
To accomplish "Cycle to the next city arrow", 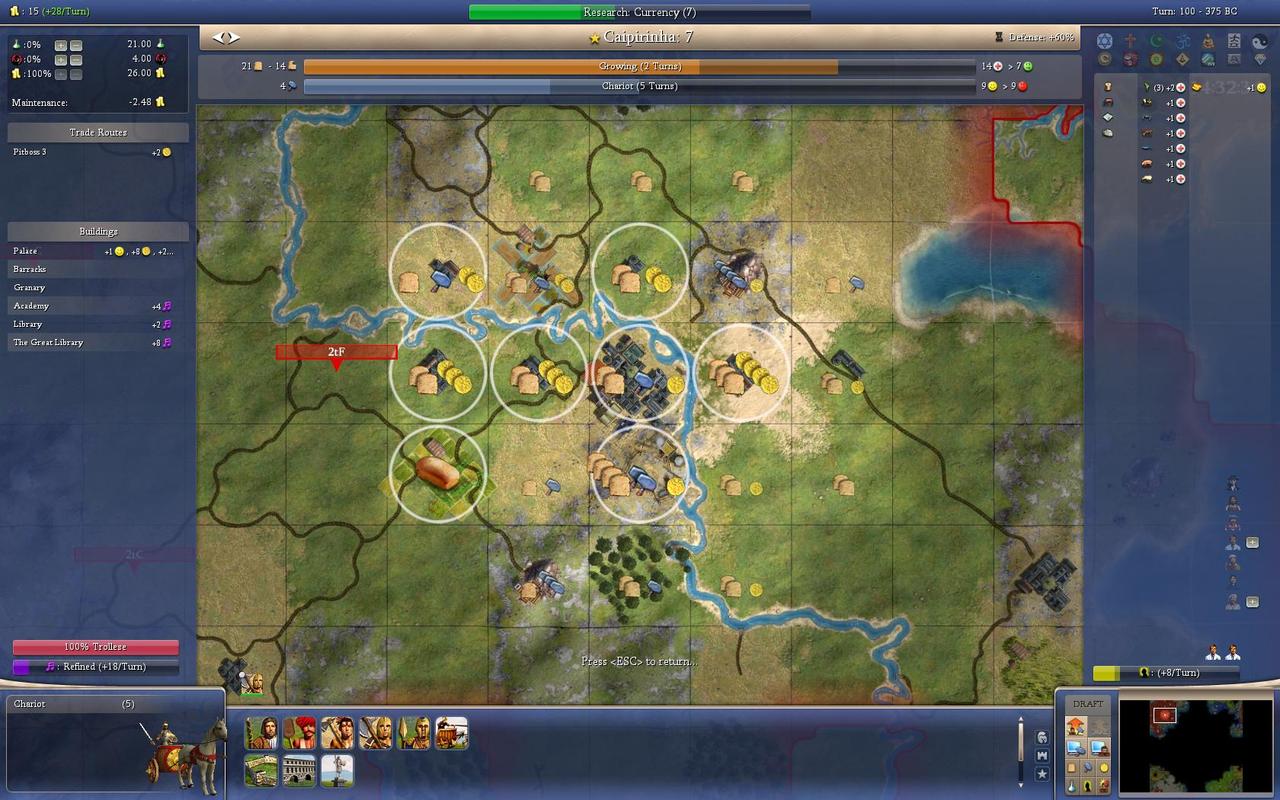I will point(234,37).
